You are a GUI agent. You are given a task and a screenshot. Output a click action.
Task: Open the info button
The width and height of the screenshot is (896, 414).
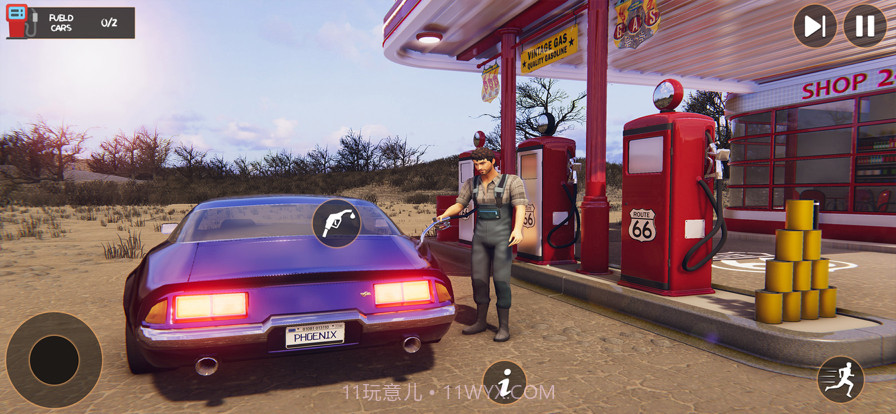pyautogui.click(x=504, y=382)
